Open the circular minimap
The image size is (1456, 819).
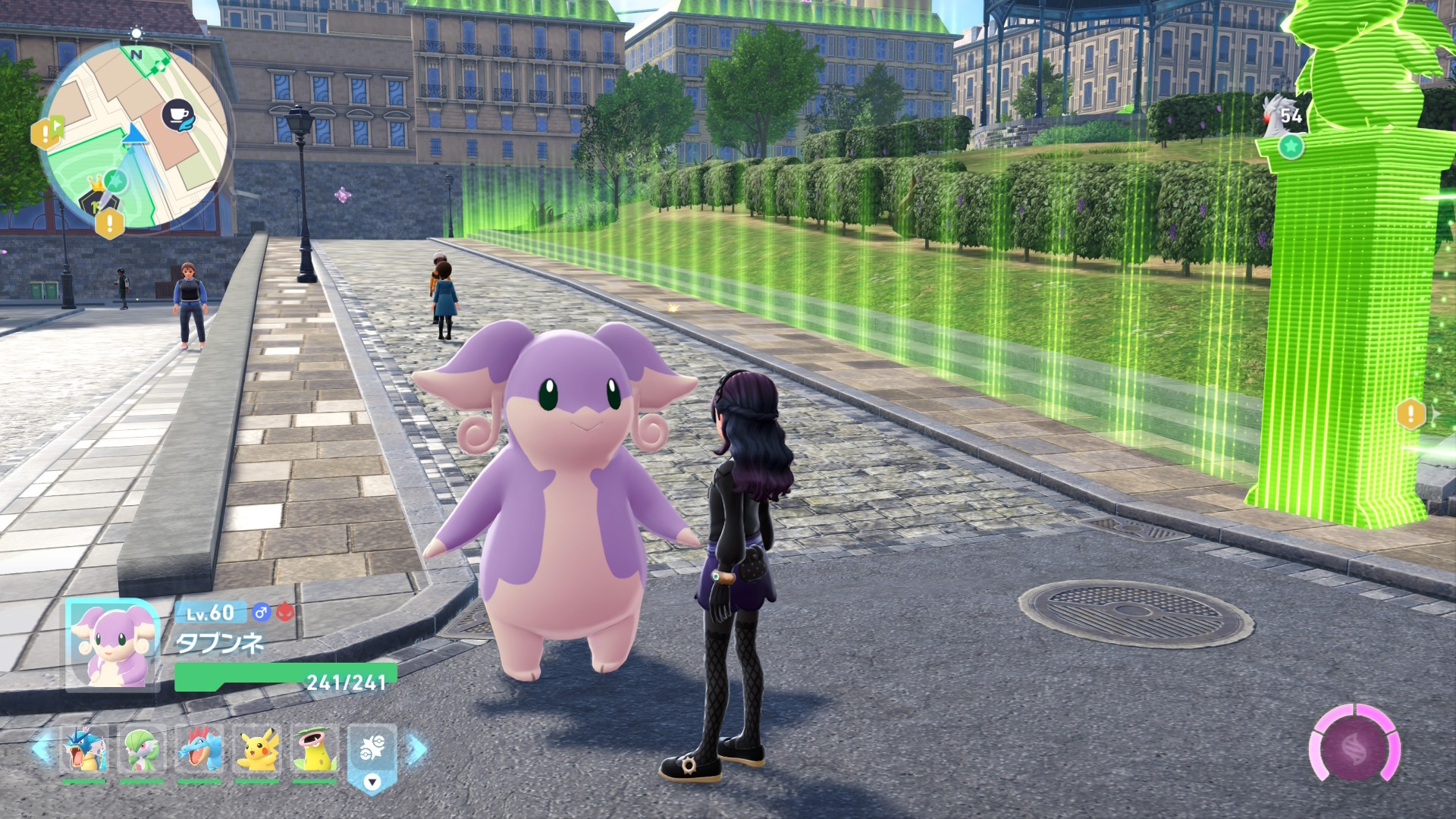(135, 138)
